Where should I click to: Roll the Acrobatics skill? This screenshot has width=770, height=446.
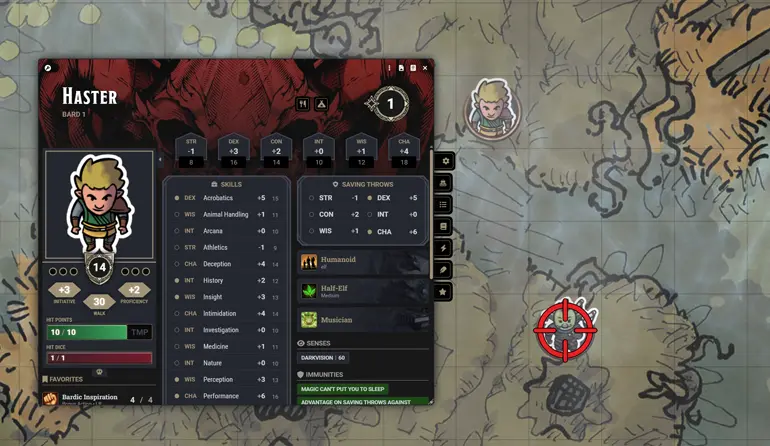pyautogui.click(x=218, y=198)
